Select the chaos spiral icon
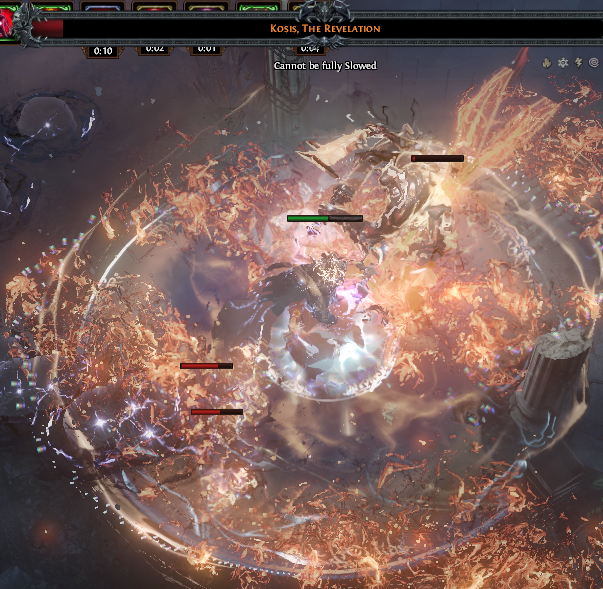The width and height of the screenshot is (603, 589). (x=594, y=62)
